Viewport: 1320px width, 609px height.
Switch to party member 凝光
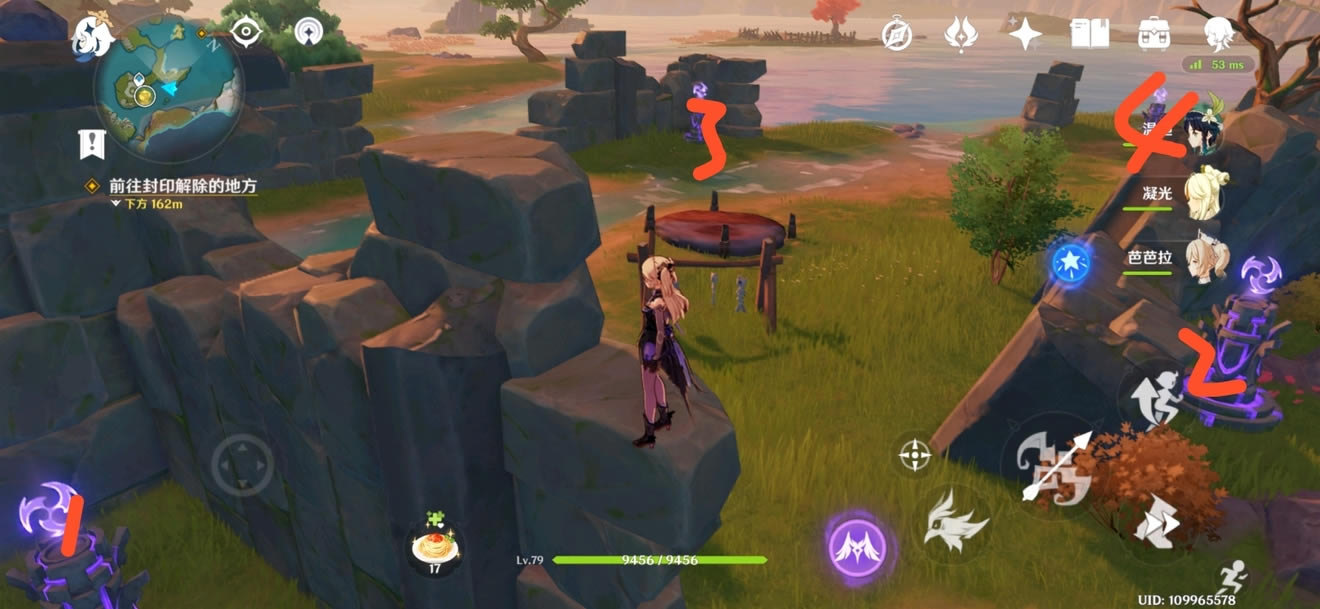pos(1200,193)
